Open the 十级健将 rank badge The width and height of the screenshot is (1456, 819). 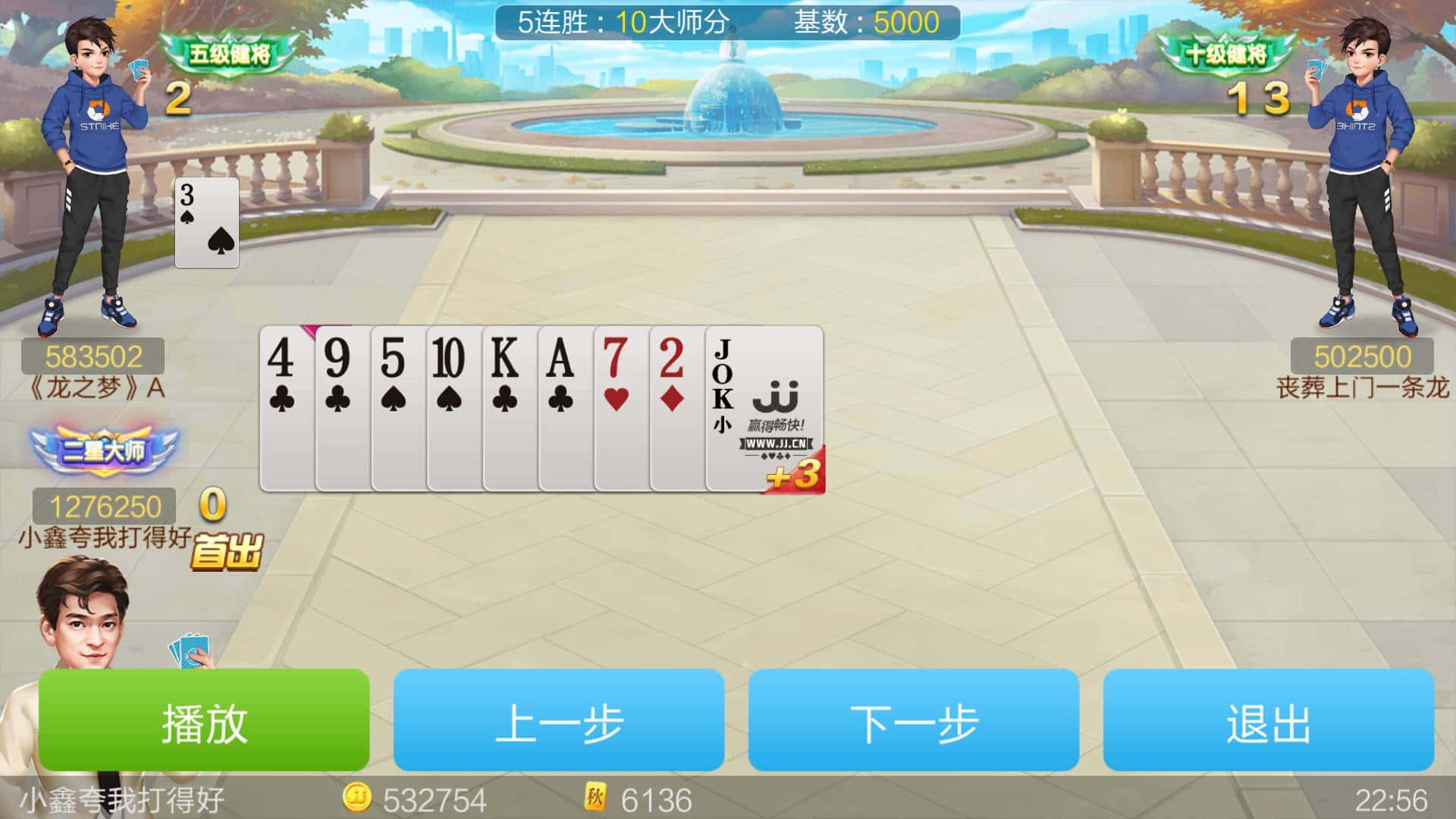pos(1225,53)
